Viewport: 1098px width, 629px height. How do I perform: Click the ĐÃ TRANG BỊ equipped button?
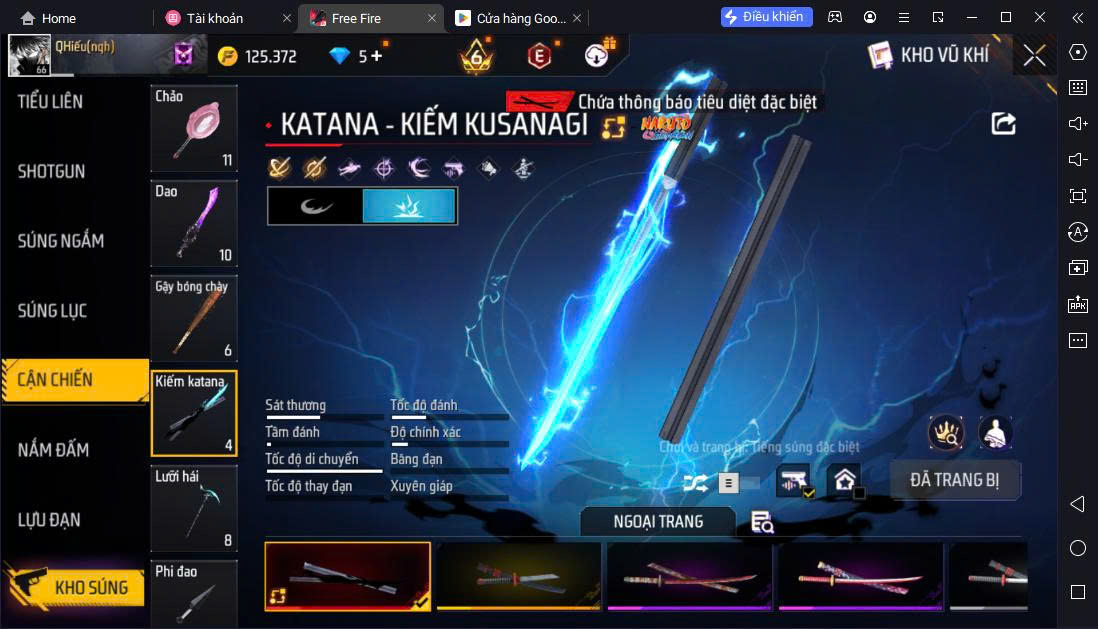954,480
